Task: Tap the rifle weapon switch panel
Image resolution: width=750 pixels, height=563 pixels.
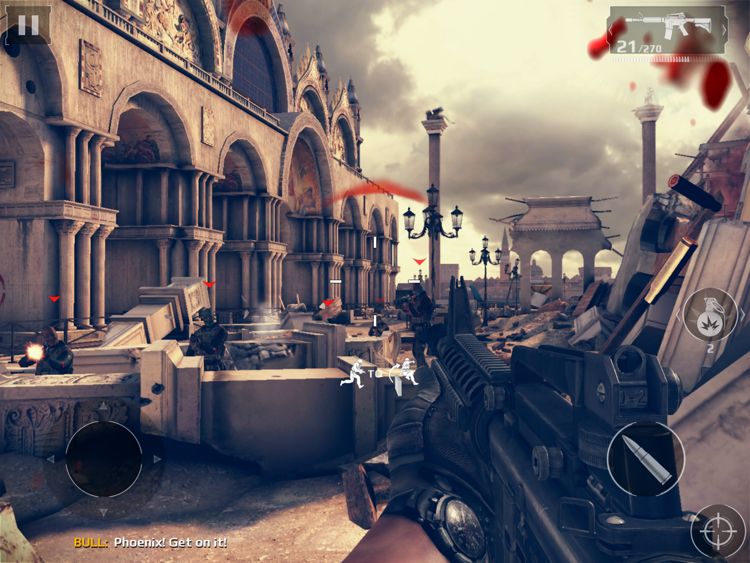Action: (667, 29)
